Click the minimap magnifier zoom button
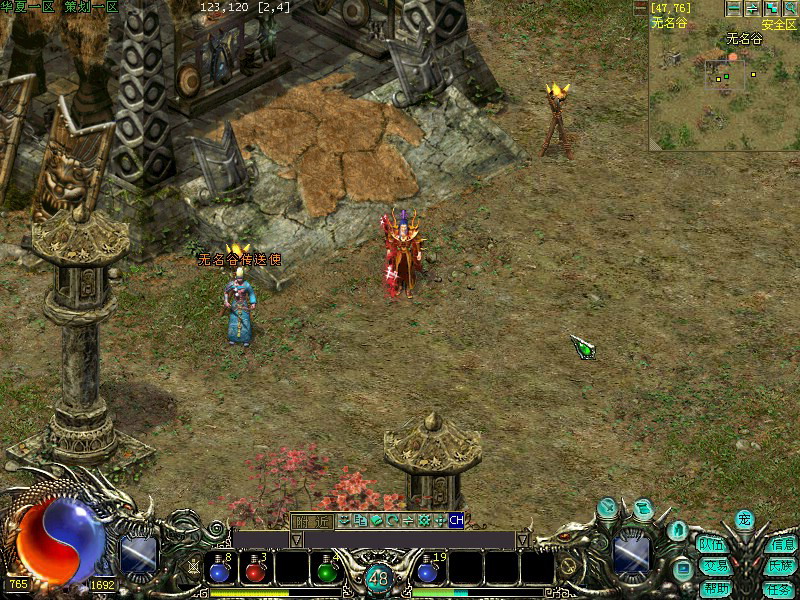Screen dimensions: 800x600 tap(789, 8)
